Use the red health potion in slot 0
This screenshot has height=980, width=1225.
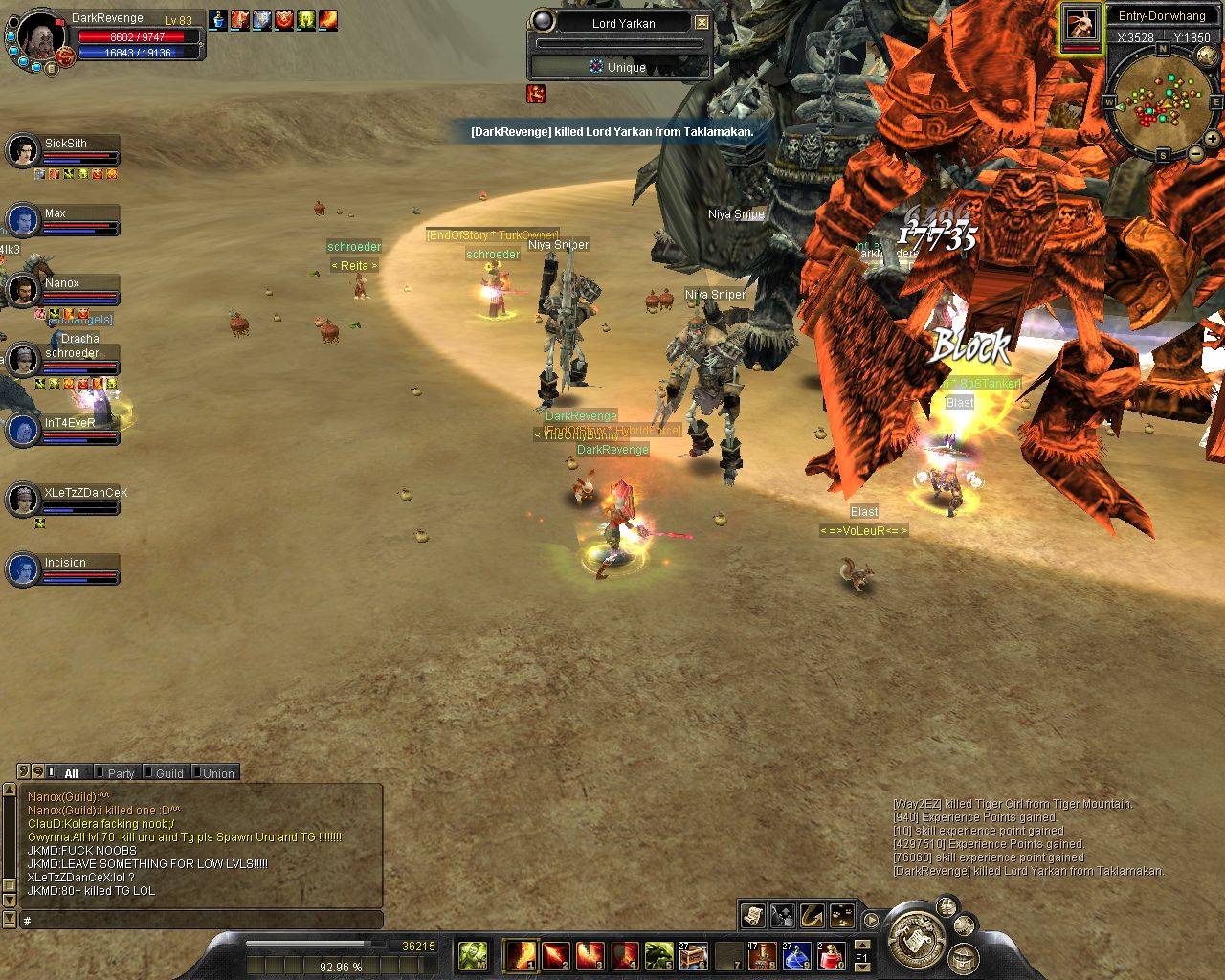pyautogui.click(x=831, y=955)
